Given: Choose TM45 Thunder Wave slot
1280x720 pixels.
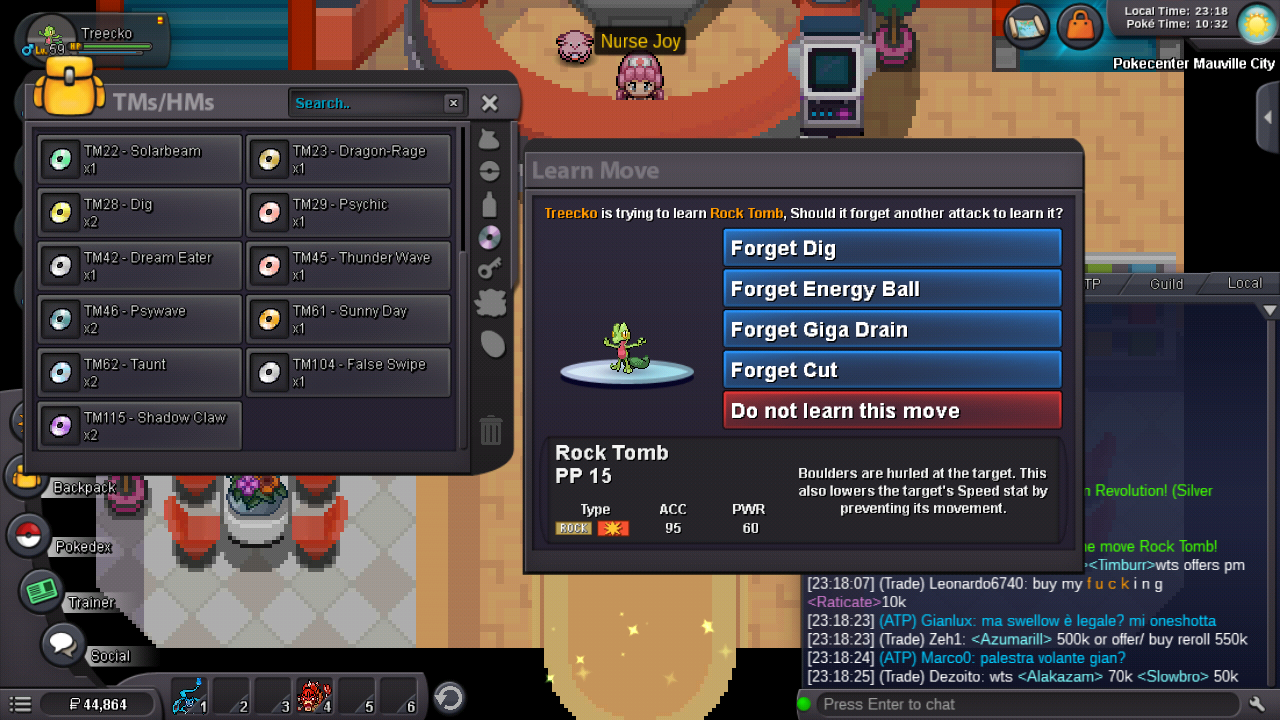Looking at the screenshot, I should click(348, 265).
